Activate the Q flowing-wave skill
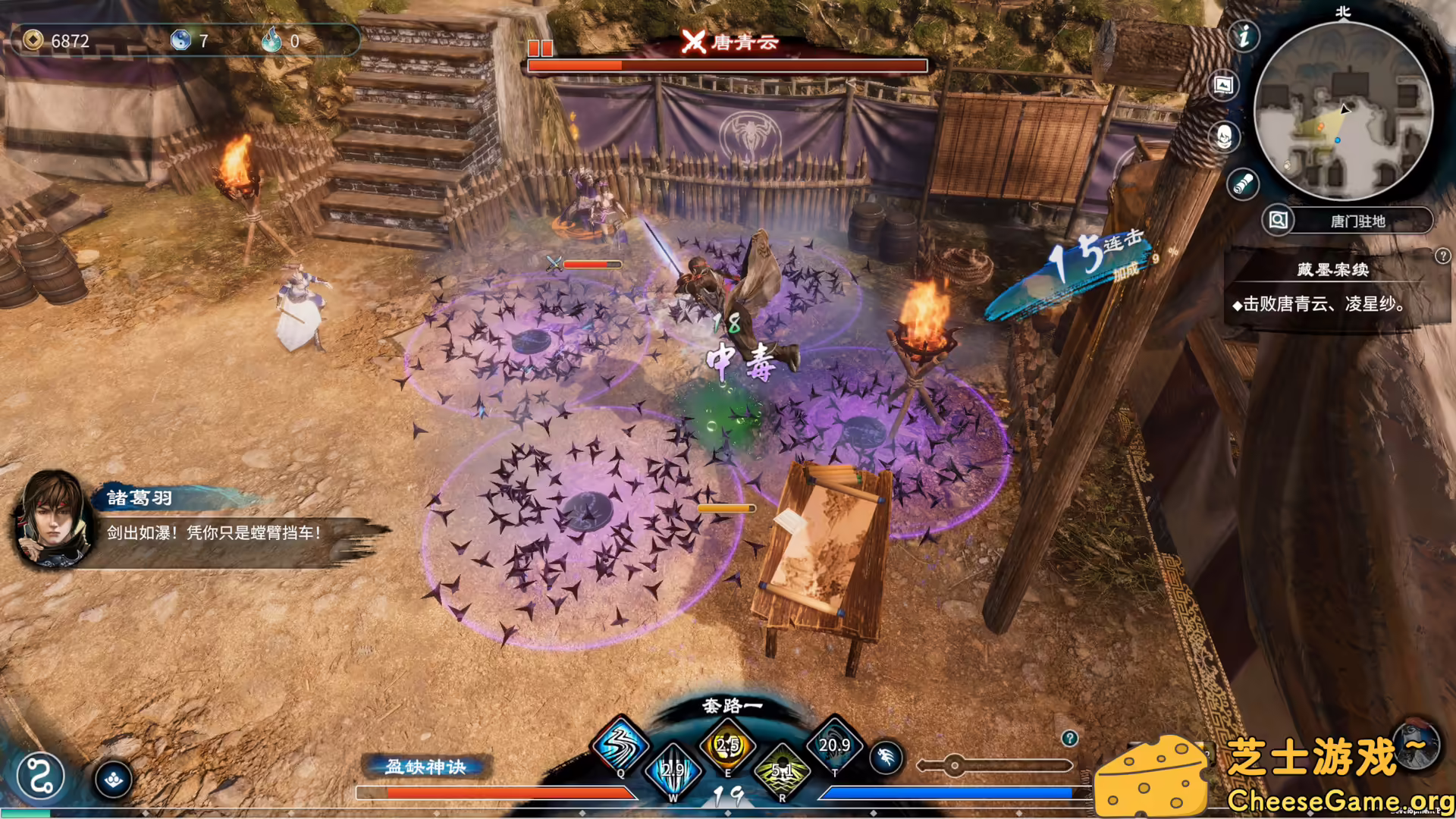1456x819 pixels. (x=620, y=745)
